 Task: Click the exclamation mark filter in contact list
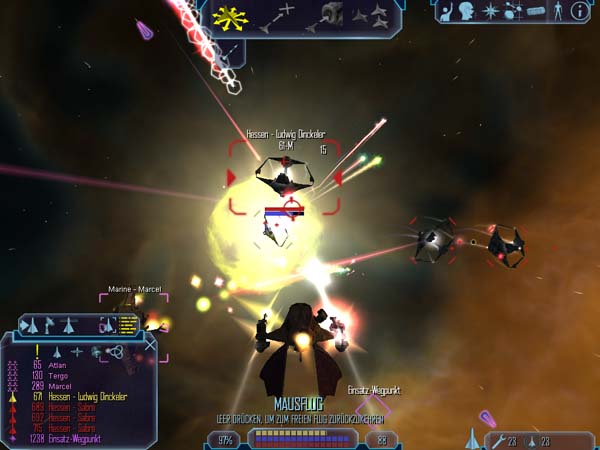tap(37, 350)
